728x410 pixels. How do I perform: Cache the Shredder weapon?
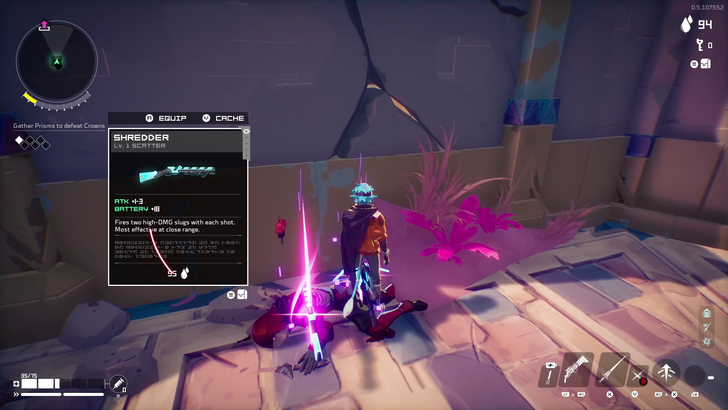click(x=223, y=118)
